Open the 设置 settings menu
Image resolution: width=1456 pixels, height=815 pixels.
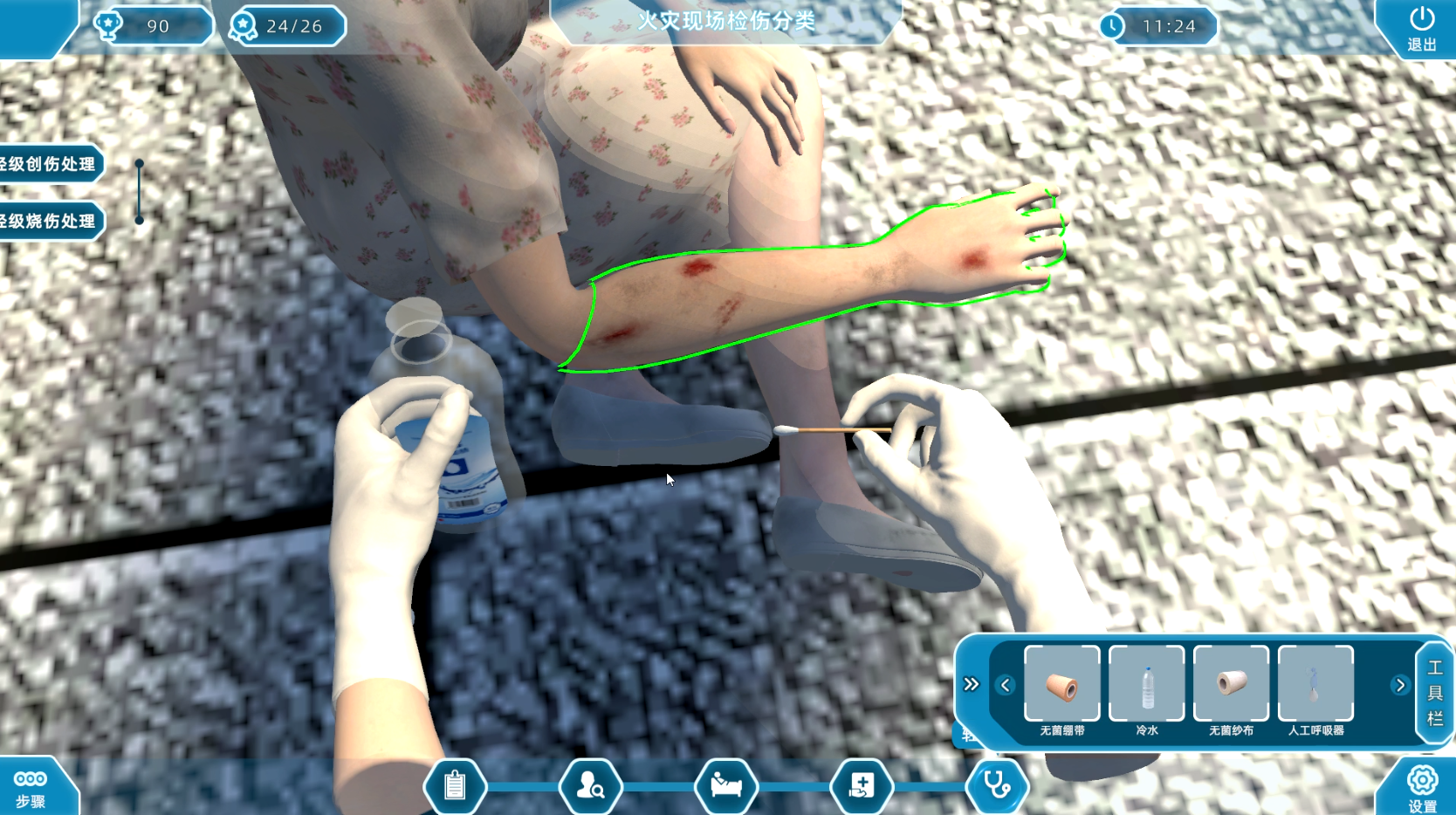1422,787
